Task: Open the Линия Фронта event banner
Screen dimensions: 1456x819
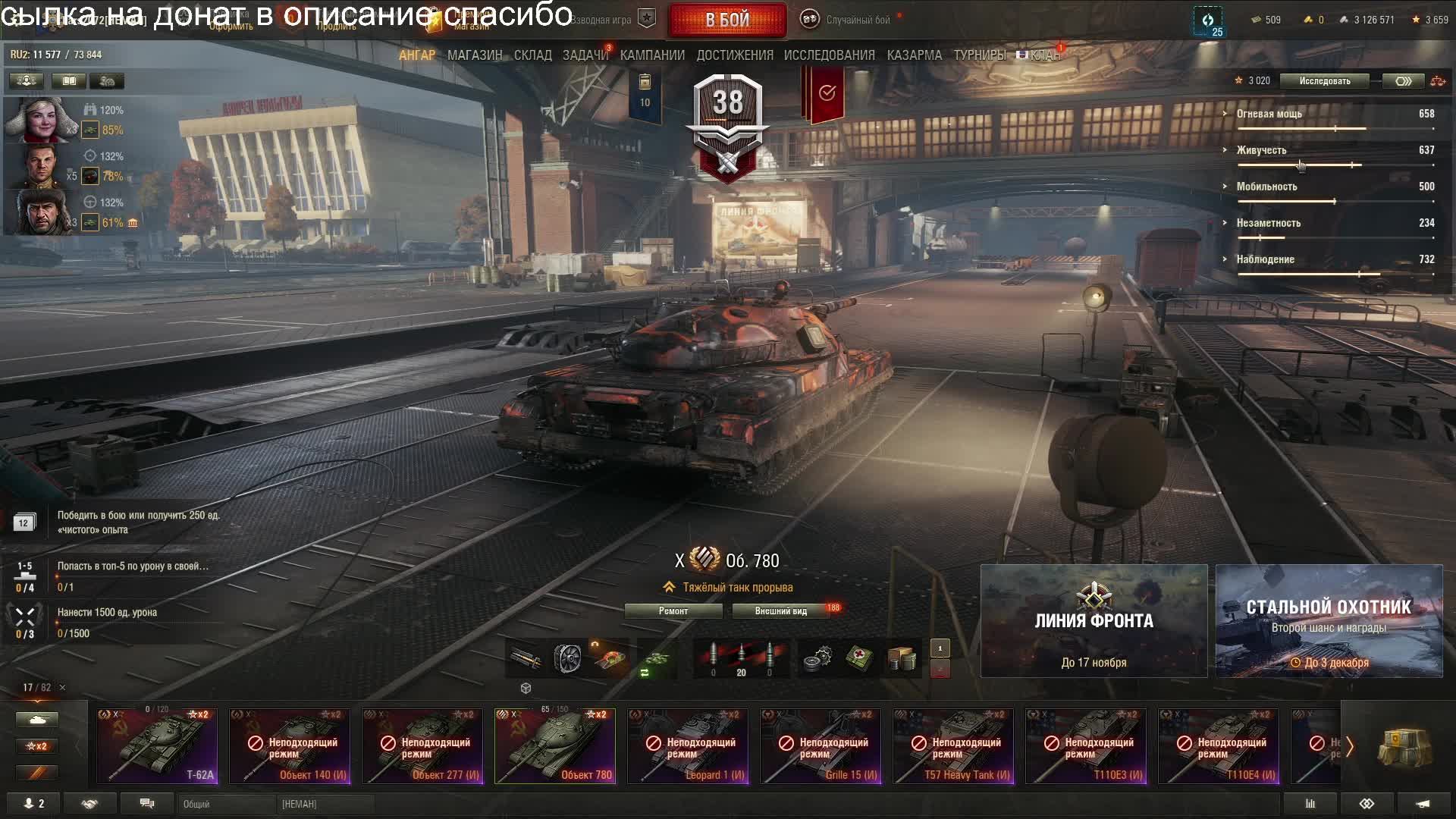Action: (x=1094, y=621)
